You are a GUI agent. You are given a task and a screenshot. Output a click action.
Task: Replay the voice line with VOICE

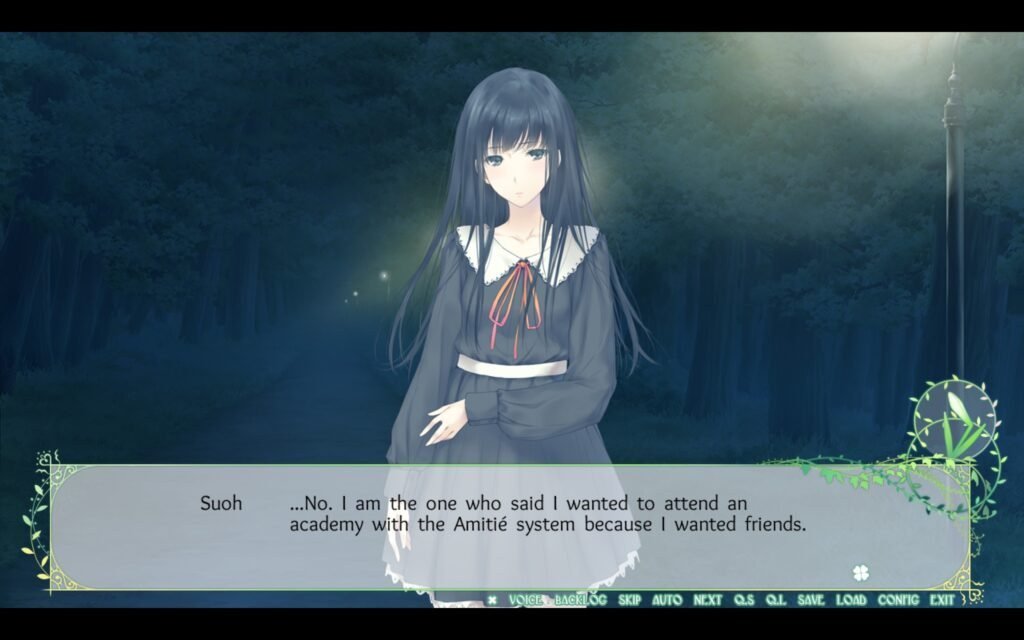[x=525, y=600]
